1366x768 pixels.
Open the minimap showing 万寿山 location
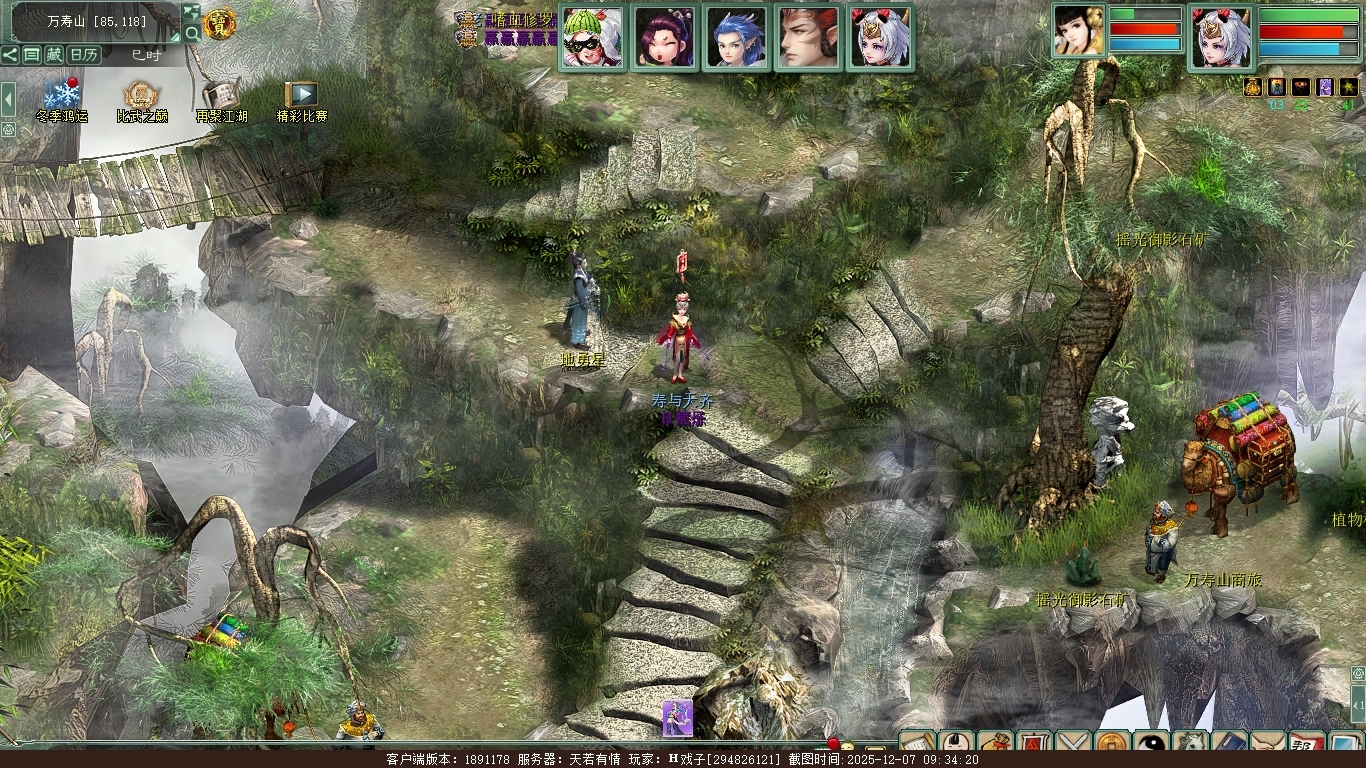click(96, 20)
